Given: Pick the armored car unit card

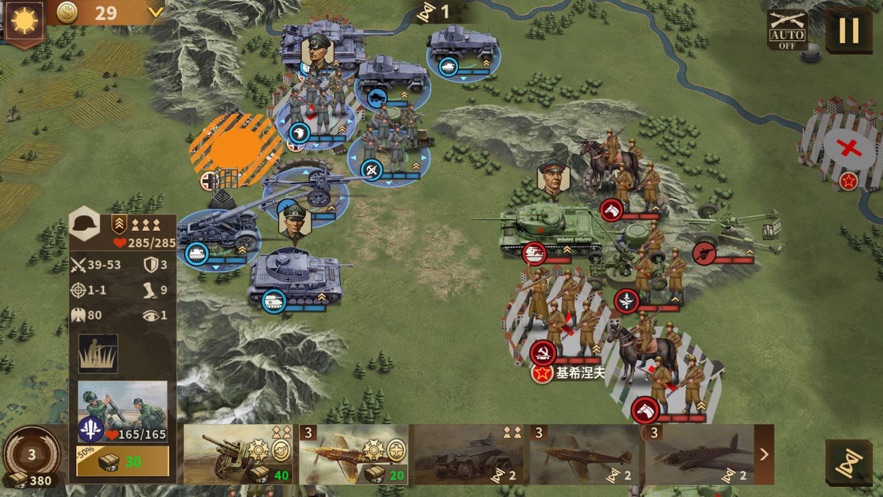Looking at the screenshot, I should click(469, 454).
